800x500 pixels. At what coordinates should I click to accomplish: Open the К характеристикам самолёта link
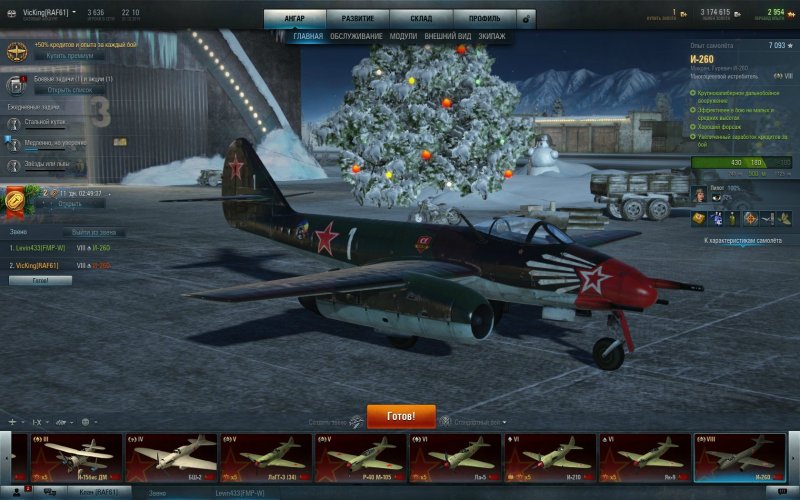743,241
